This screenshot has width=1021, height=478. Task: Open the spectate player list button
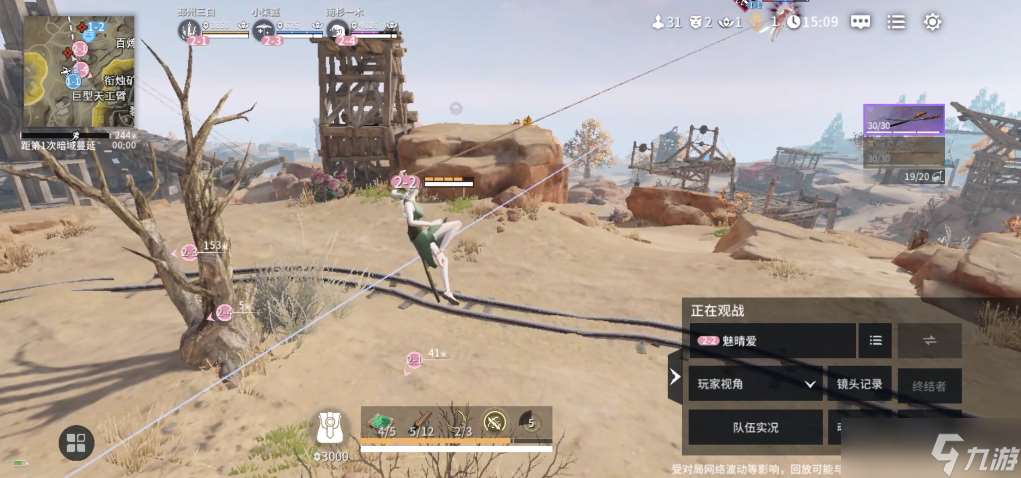coord(875,340)
